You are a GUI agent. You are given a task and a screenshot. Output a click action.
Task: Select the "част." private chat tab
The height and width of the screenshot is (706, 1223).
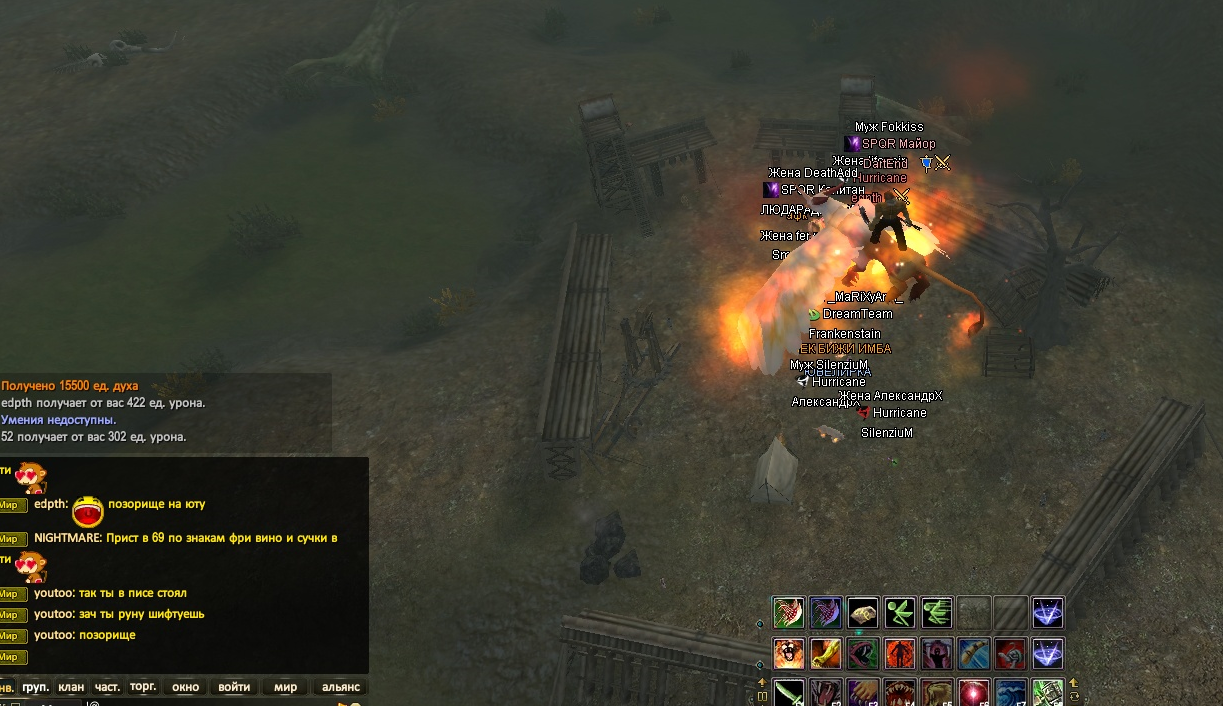click(x=107, y=687)
